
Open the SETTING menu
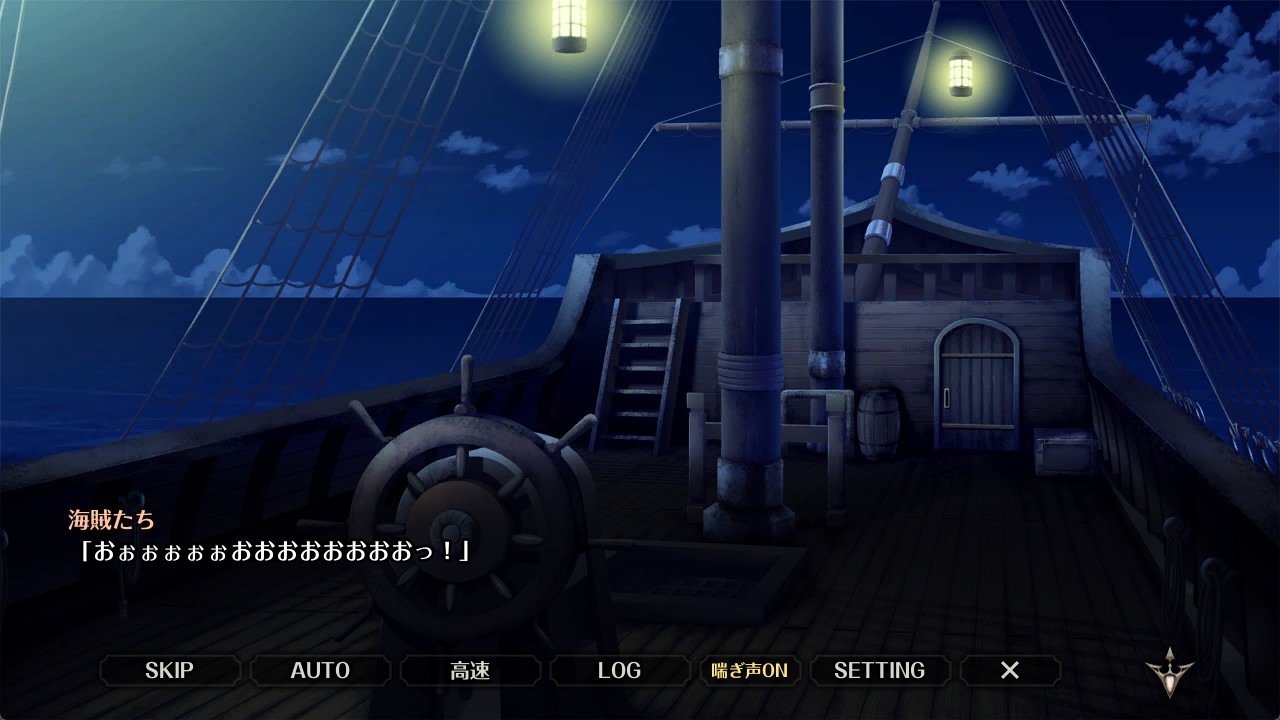point(879,670)
